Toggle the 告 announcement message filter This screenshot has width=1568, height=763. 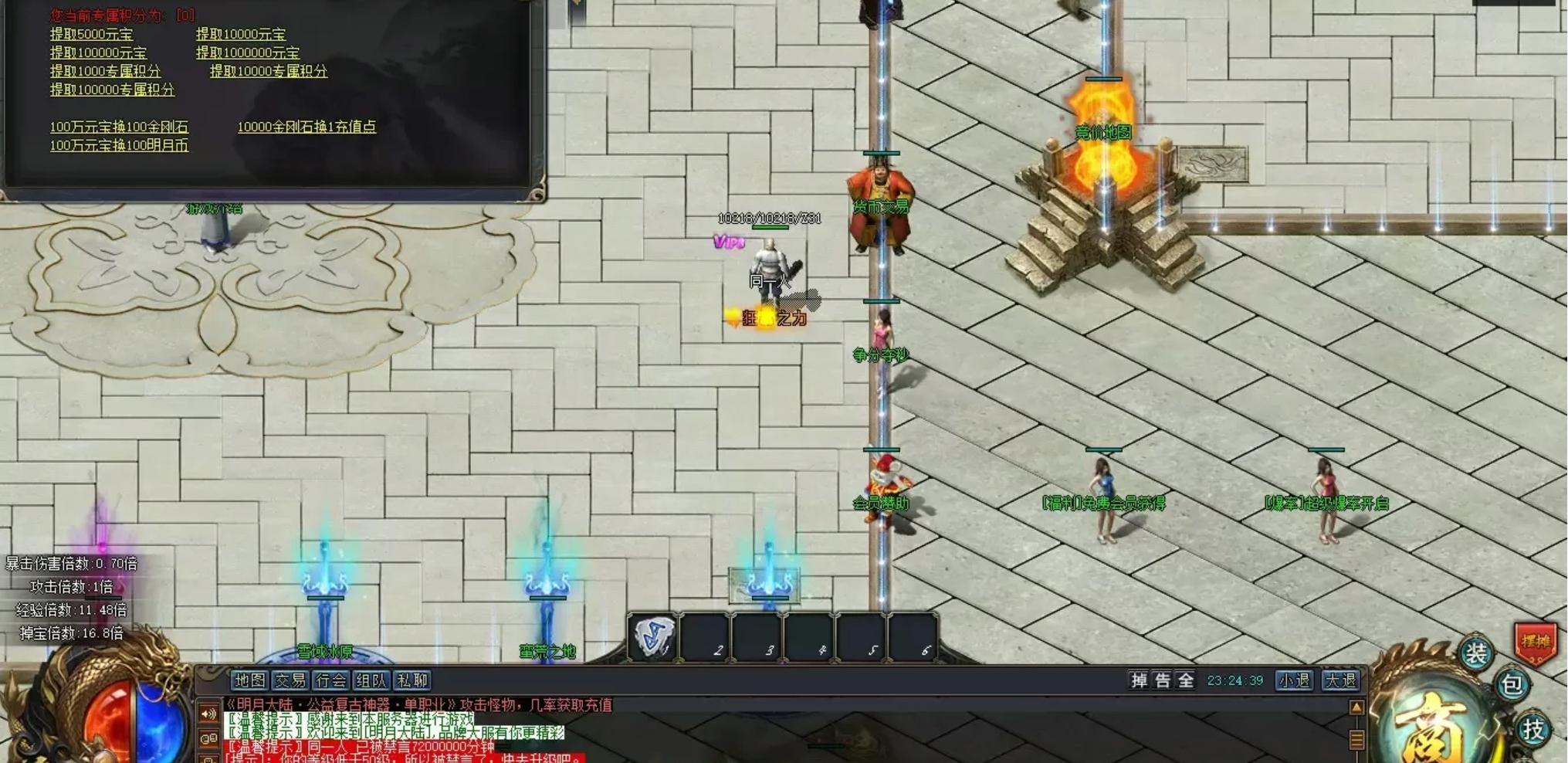[x=1162, y=679]
